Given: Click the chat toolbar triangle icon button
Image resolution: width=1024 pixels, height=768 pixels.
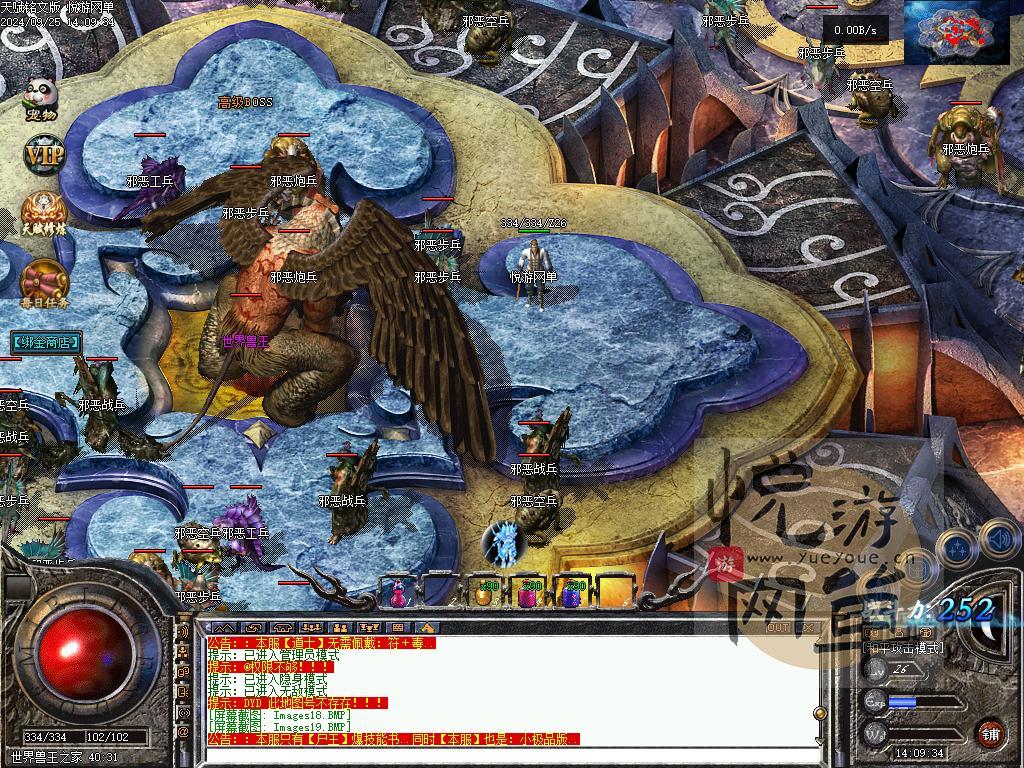Looking at the screenshot, I should [x=427, y=628].
